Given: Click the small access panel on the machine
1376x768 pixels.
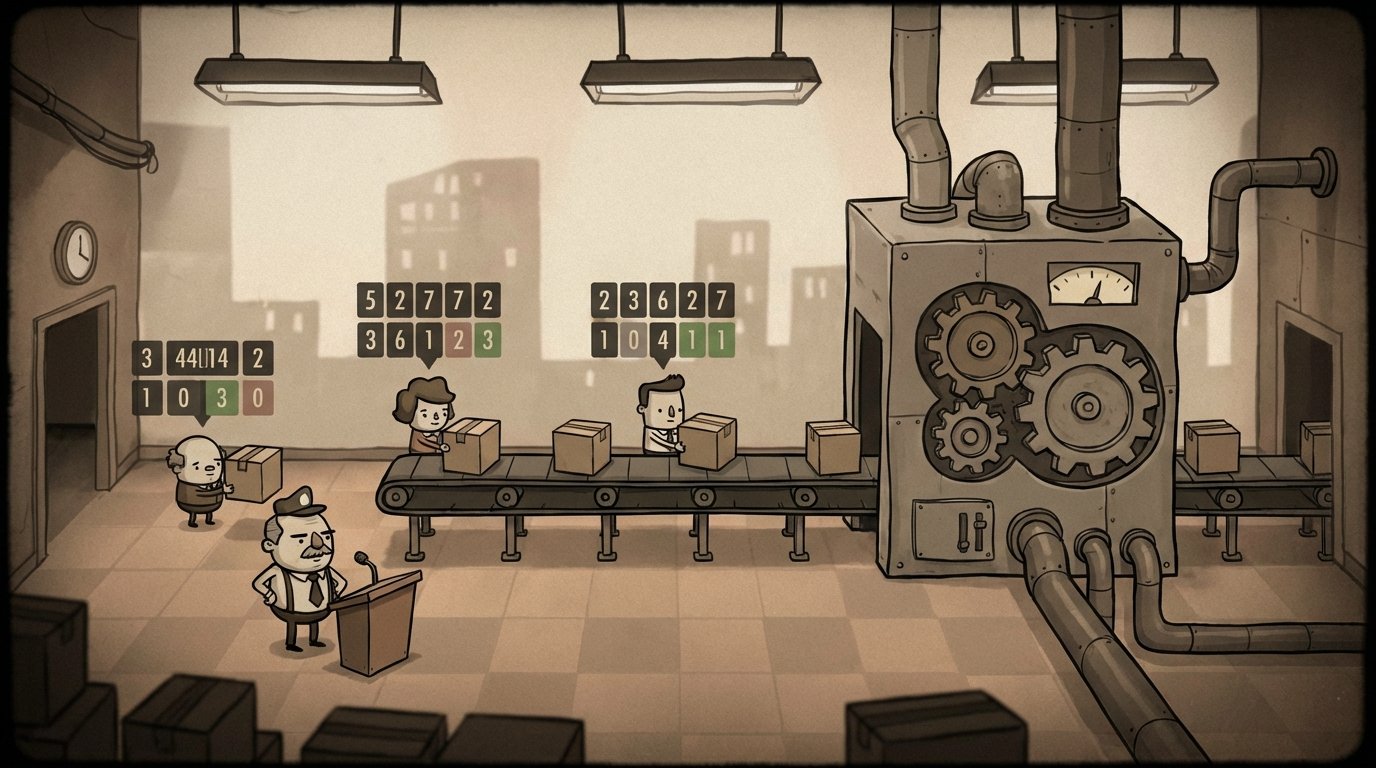Looking at the screenshot, I should pos(953,527).
